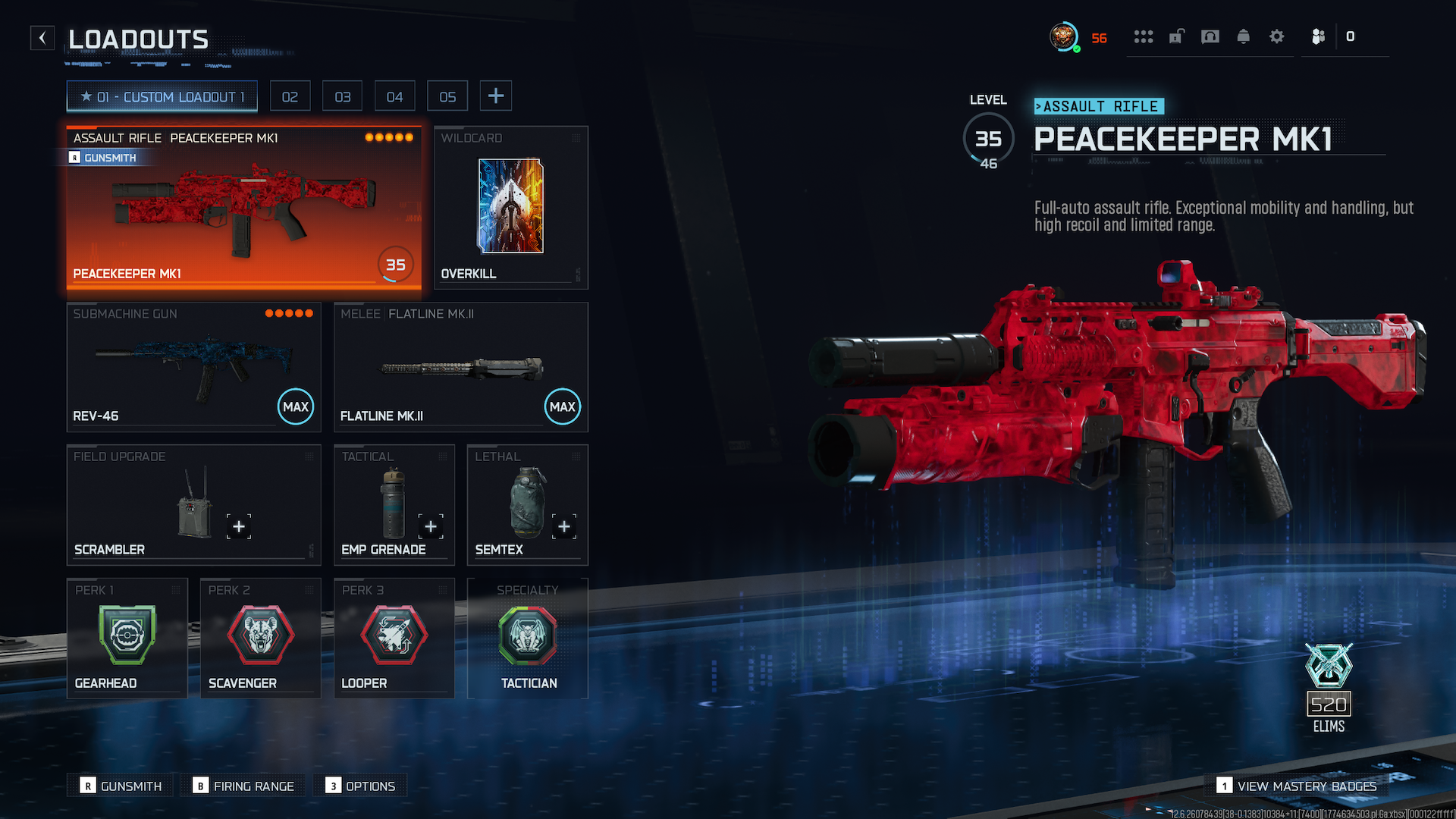Select the 01 Custom Loadout 1 tab
The width and height of the screenshot is (1456, 819).
162,96
